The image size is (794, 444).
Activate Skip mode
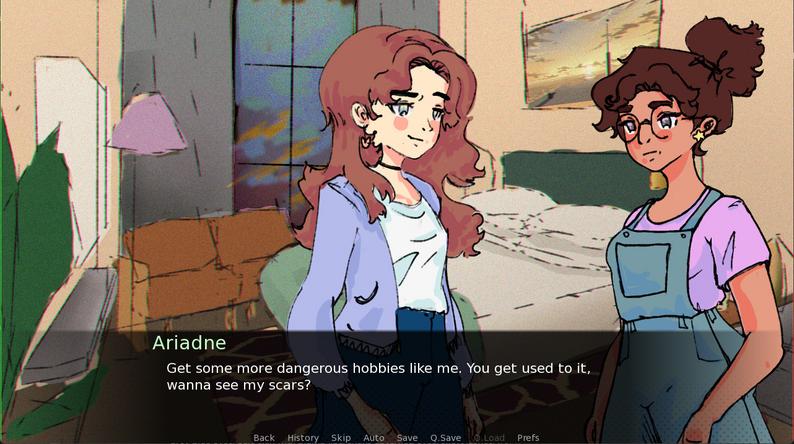point(341,438)
